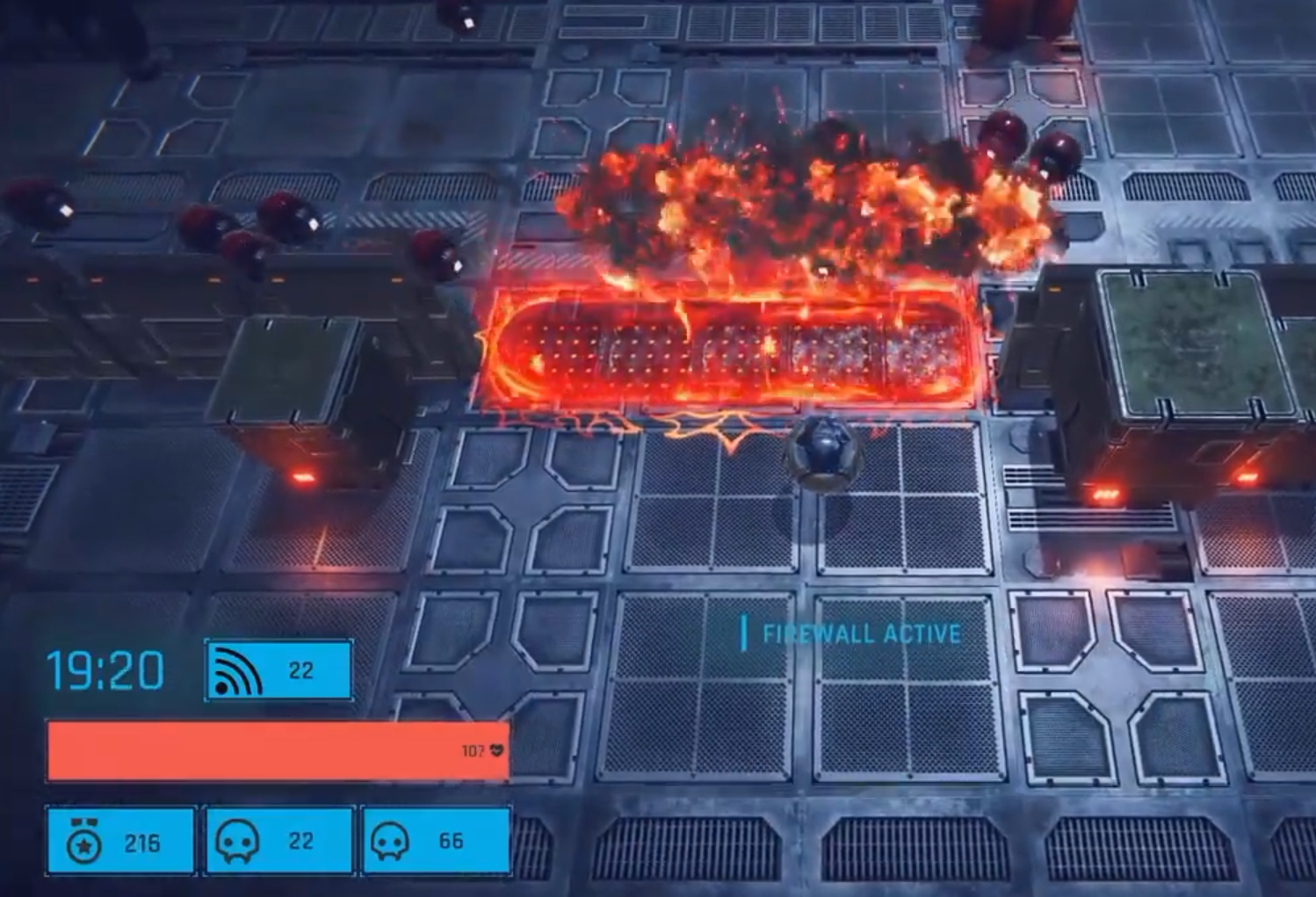
Task: Click the score panel to toggle score display
Action: (119, 840)
